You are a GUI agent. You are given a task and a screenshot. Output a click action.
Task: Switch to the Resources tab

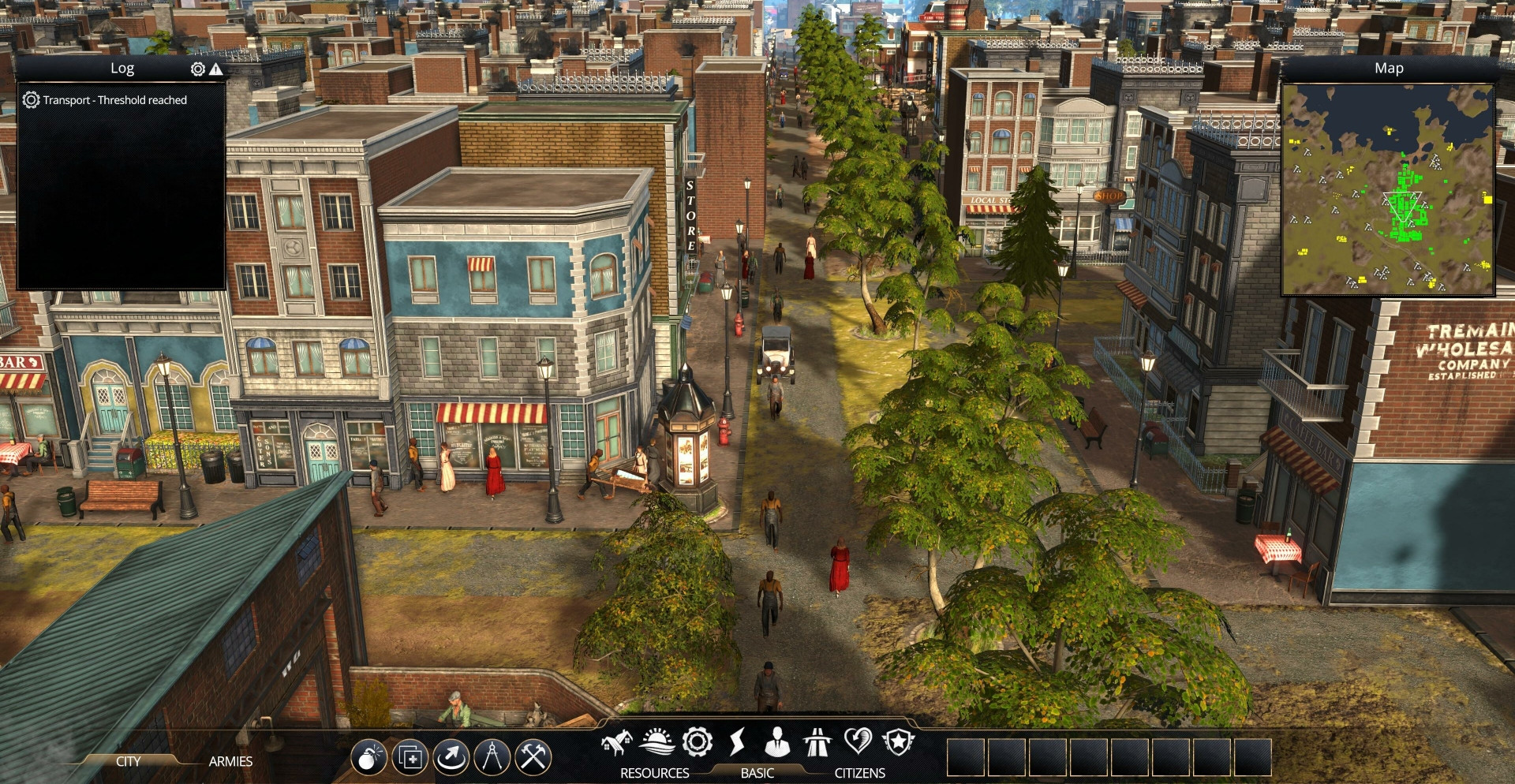654,773
